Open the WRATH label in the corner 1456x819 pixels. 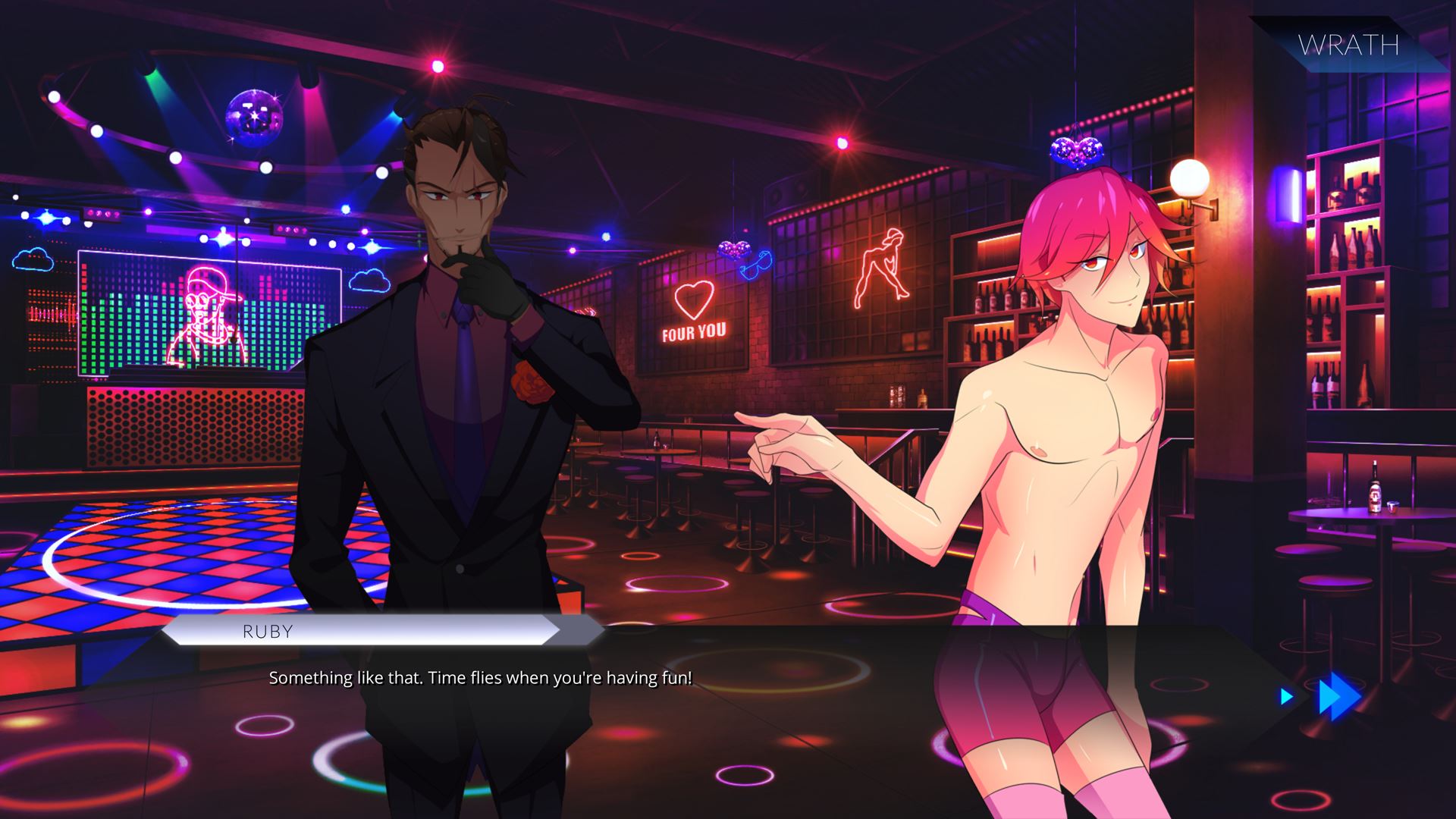1348,45
